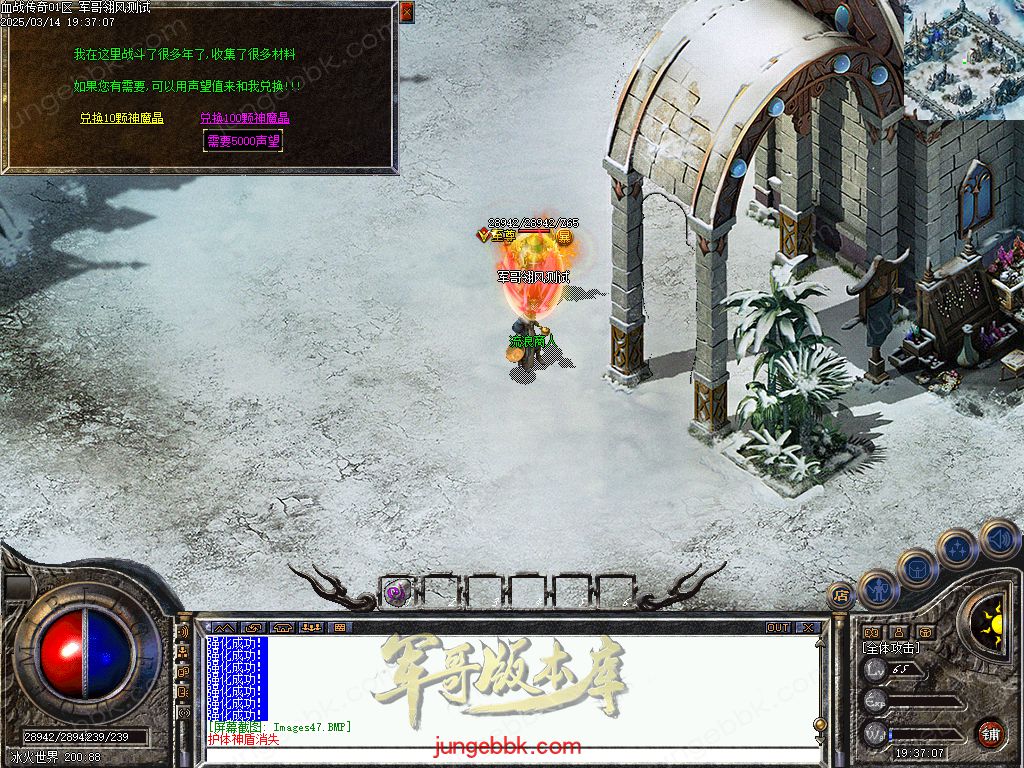The height and width of the screenshot is (768, 1024).
Task: Click the red 铺 stall button
Action: click(990, 733)
